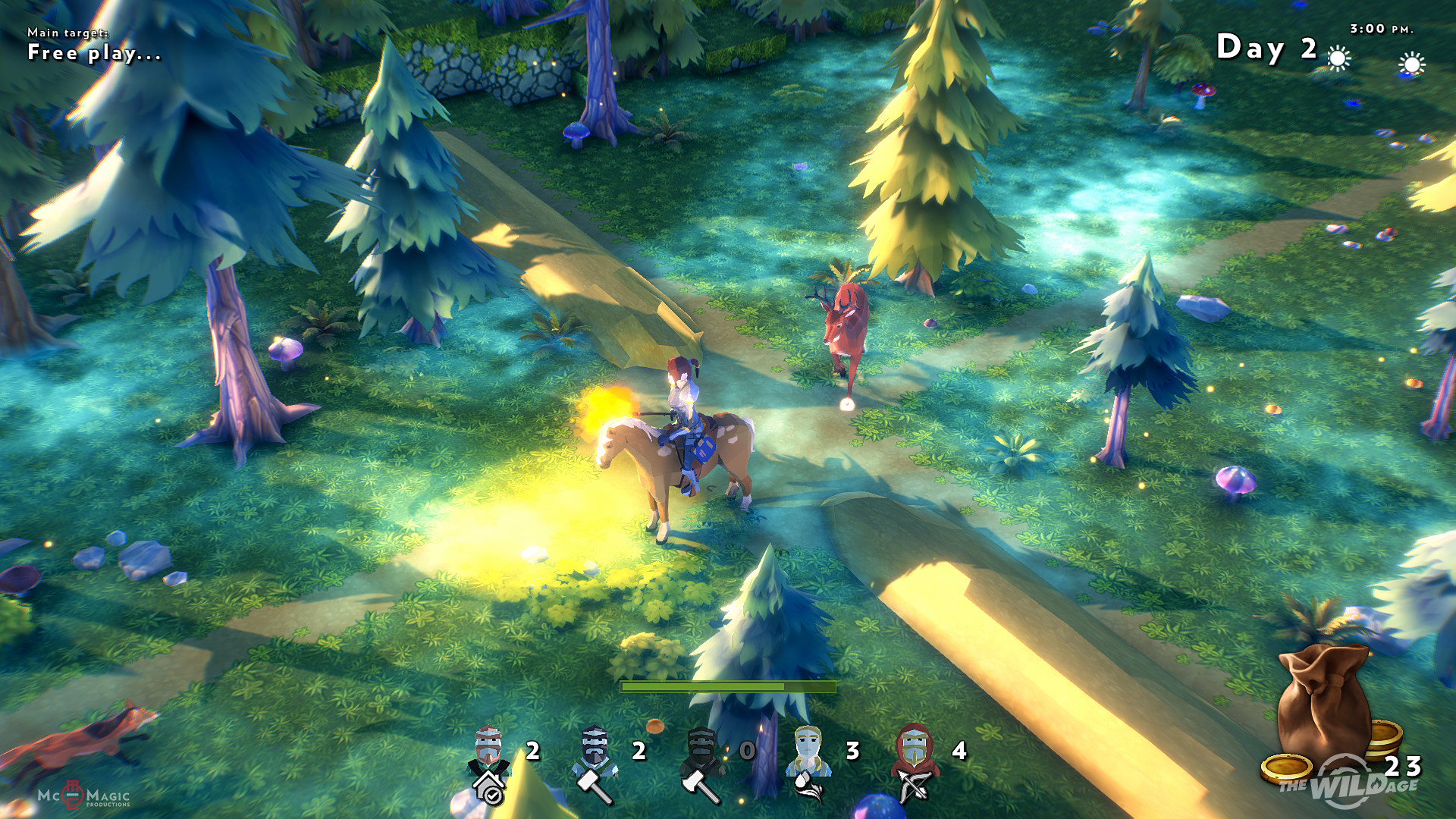Open the coin bag showing 23 gold

tap(1326, 713)
